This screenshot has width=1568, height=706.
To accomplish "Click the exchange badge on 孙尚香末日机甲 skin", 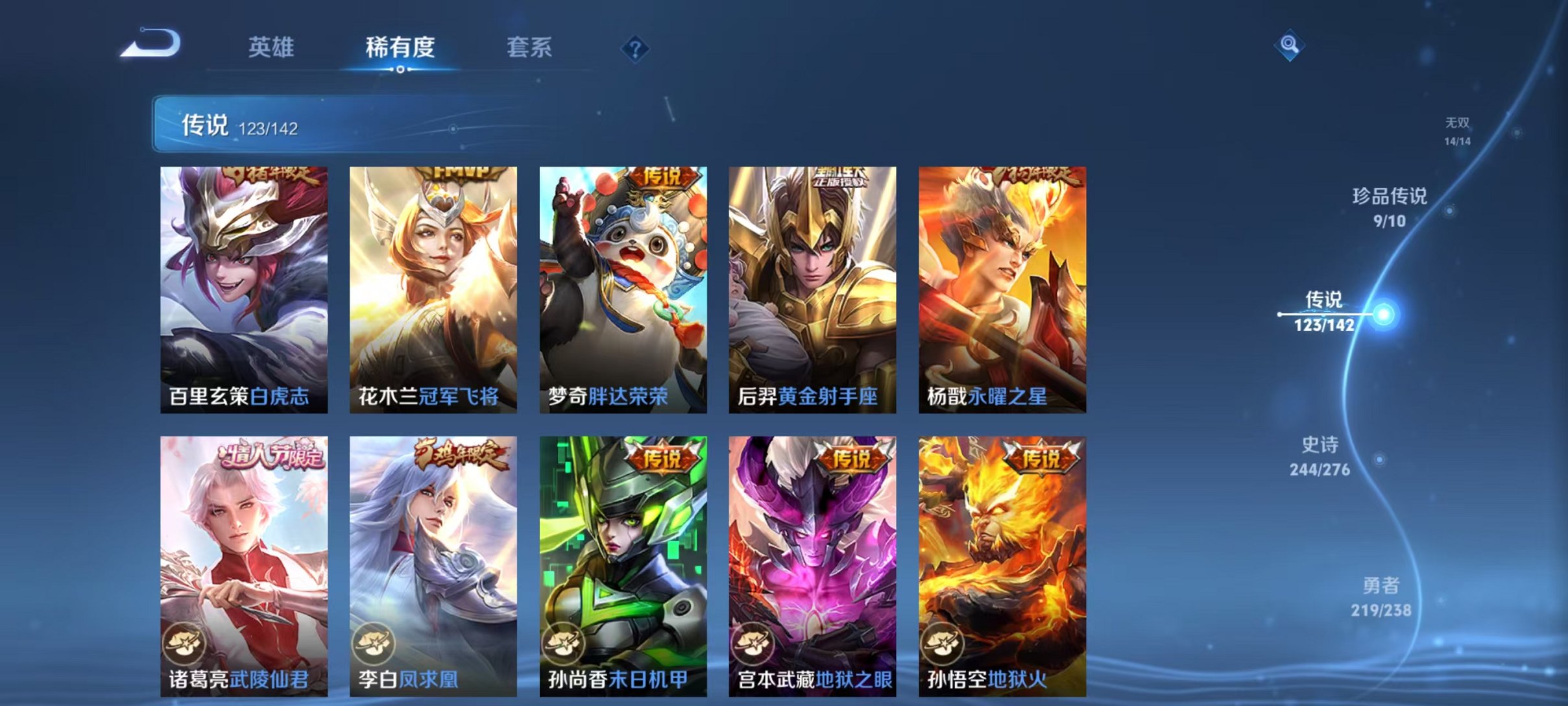I will coord(562,644).
